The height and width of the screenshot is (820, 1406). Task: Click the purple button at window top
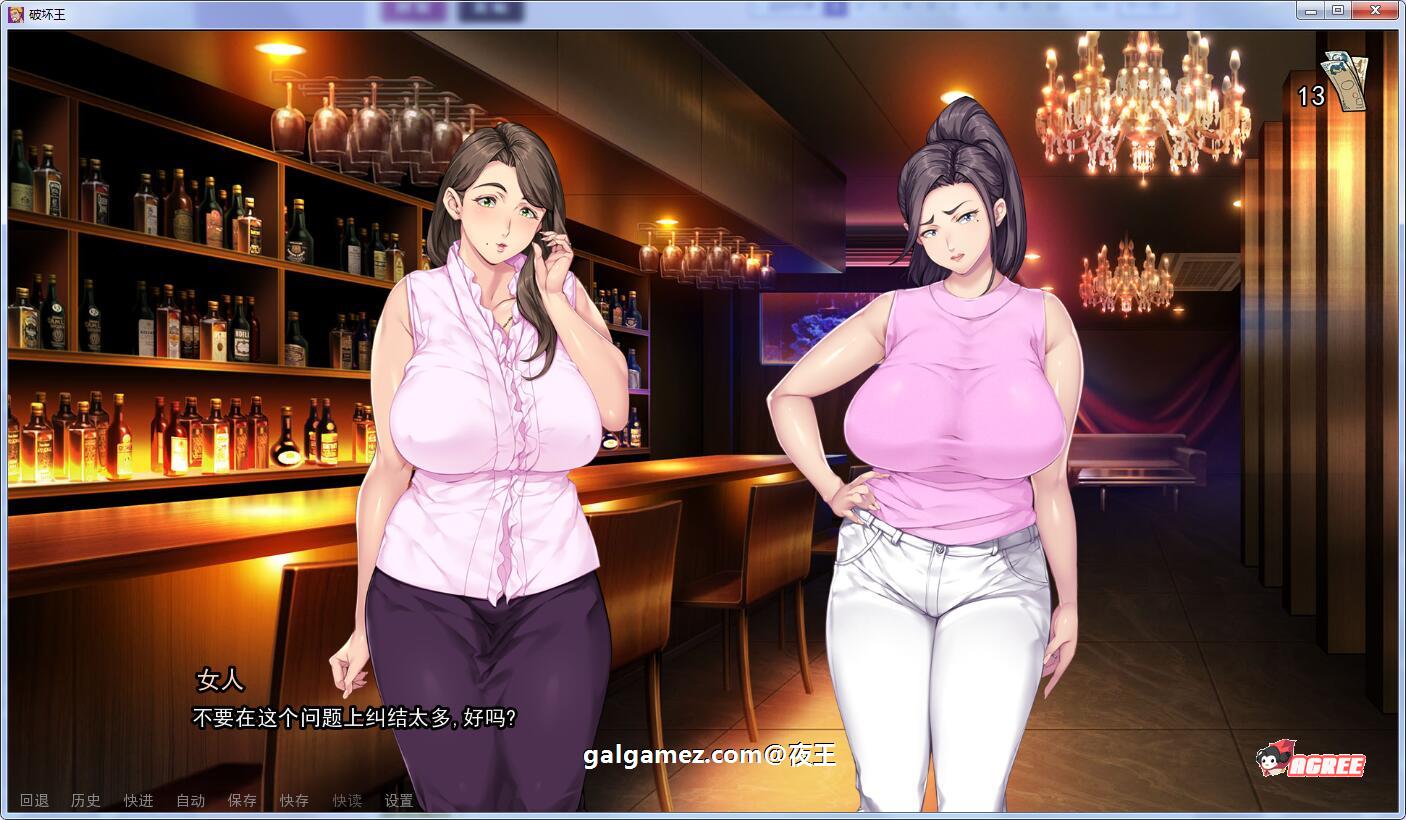(416, 9)
